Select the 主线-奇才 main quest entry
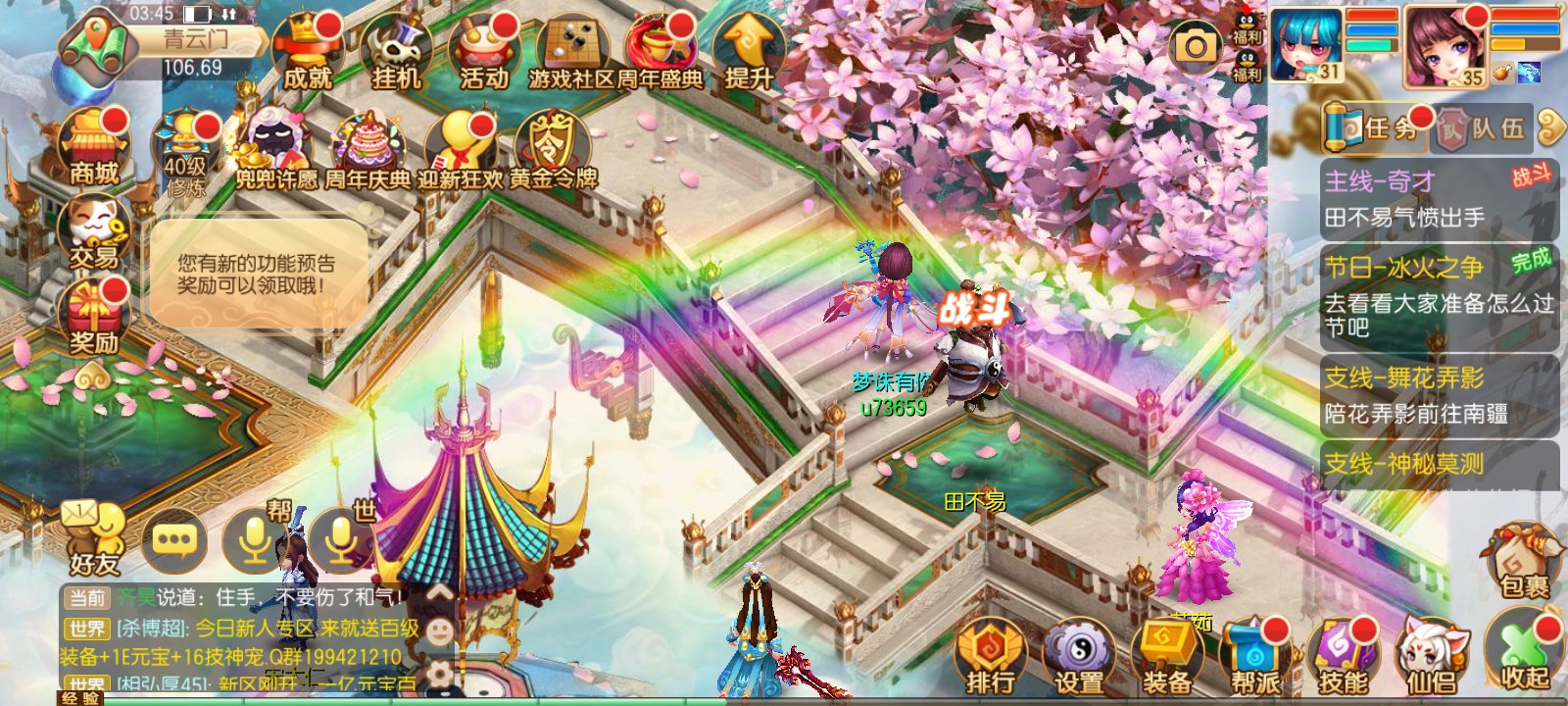Viewport: 1568px width, 706px height. tap(1438, 199)
